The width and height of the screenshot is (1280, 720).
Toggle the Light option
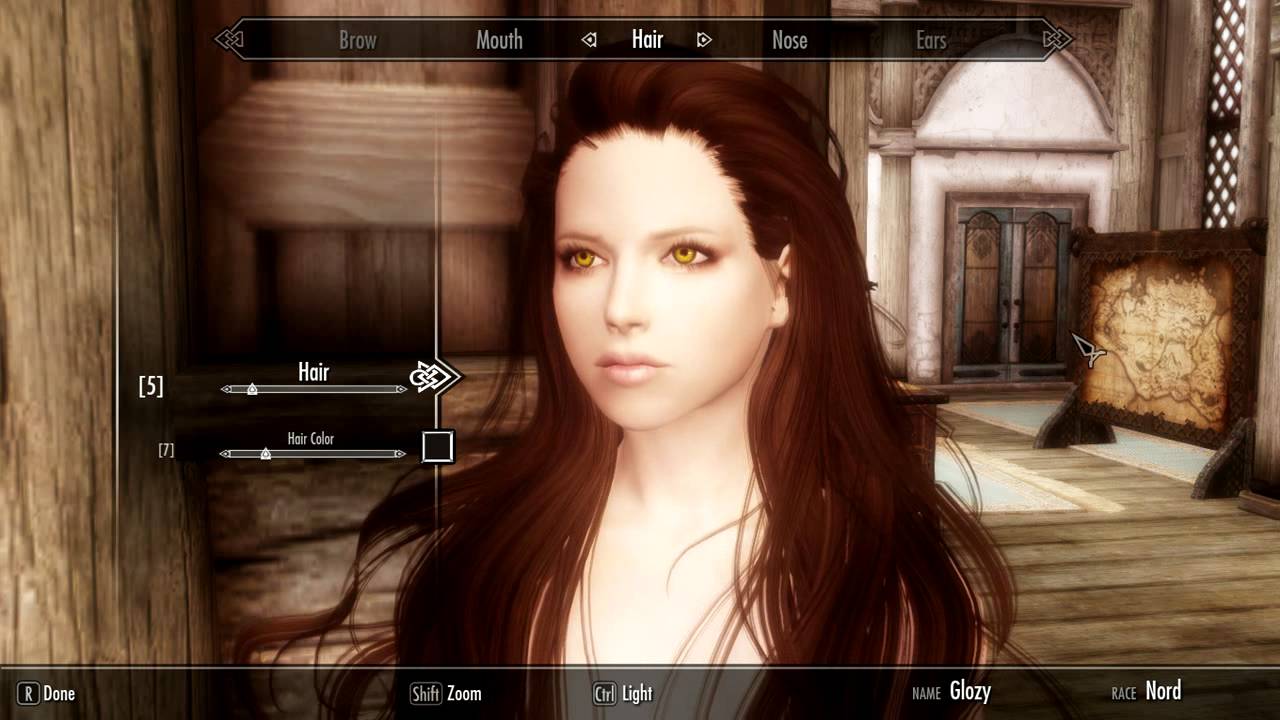click(x=623, y=693)
